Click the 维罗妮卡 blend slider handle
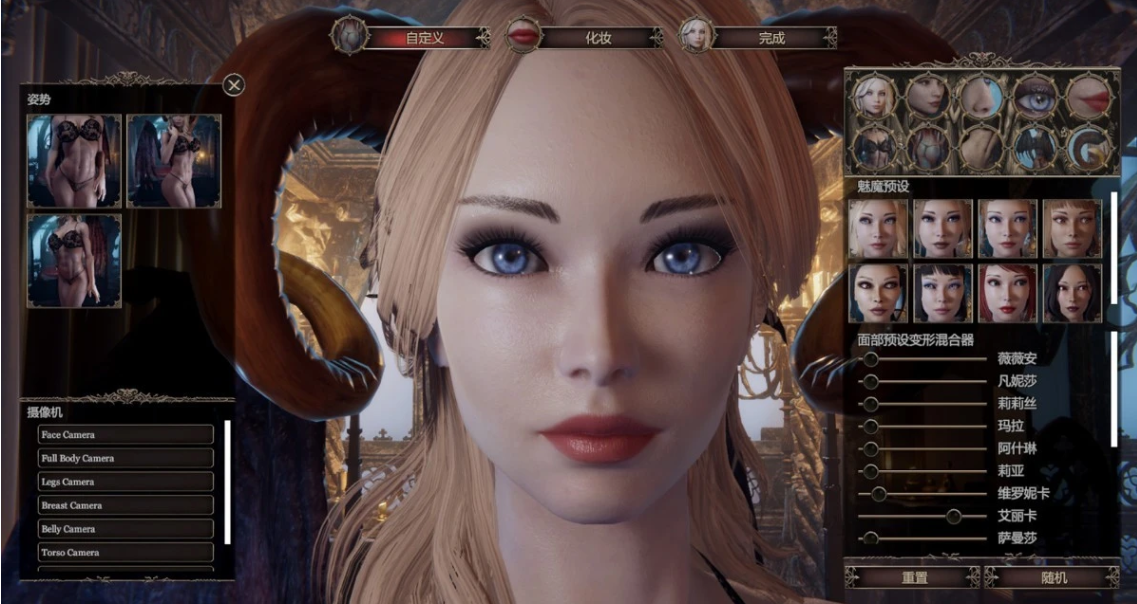 (x=879, y=494)
